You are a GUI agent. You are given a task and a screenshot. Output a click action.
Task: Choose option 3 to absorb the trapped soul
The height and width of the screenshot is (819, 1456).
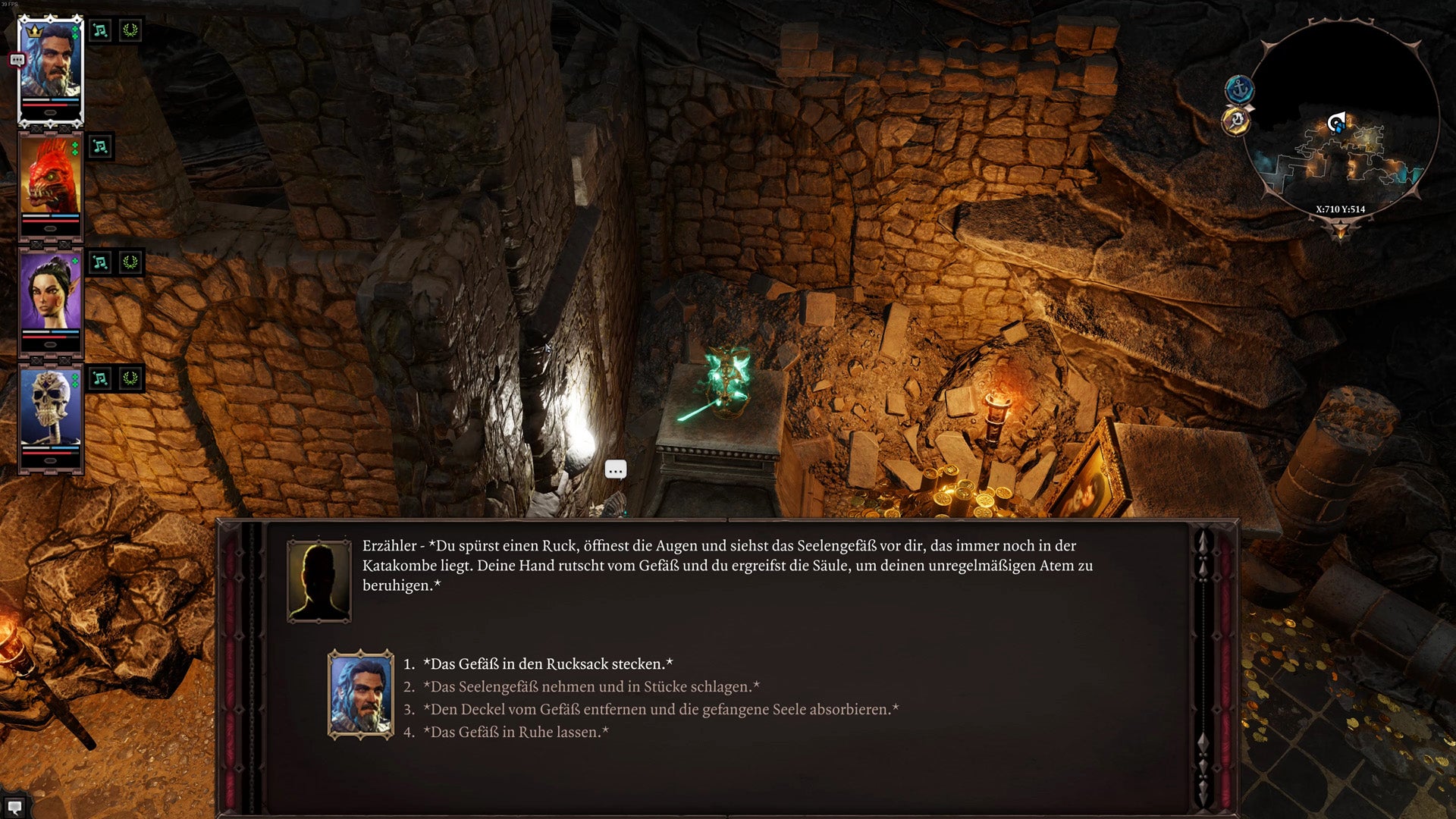click(x=662, y=709)
